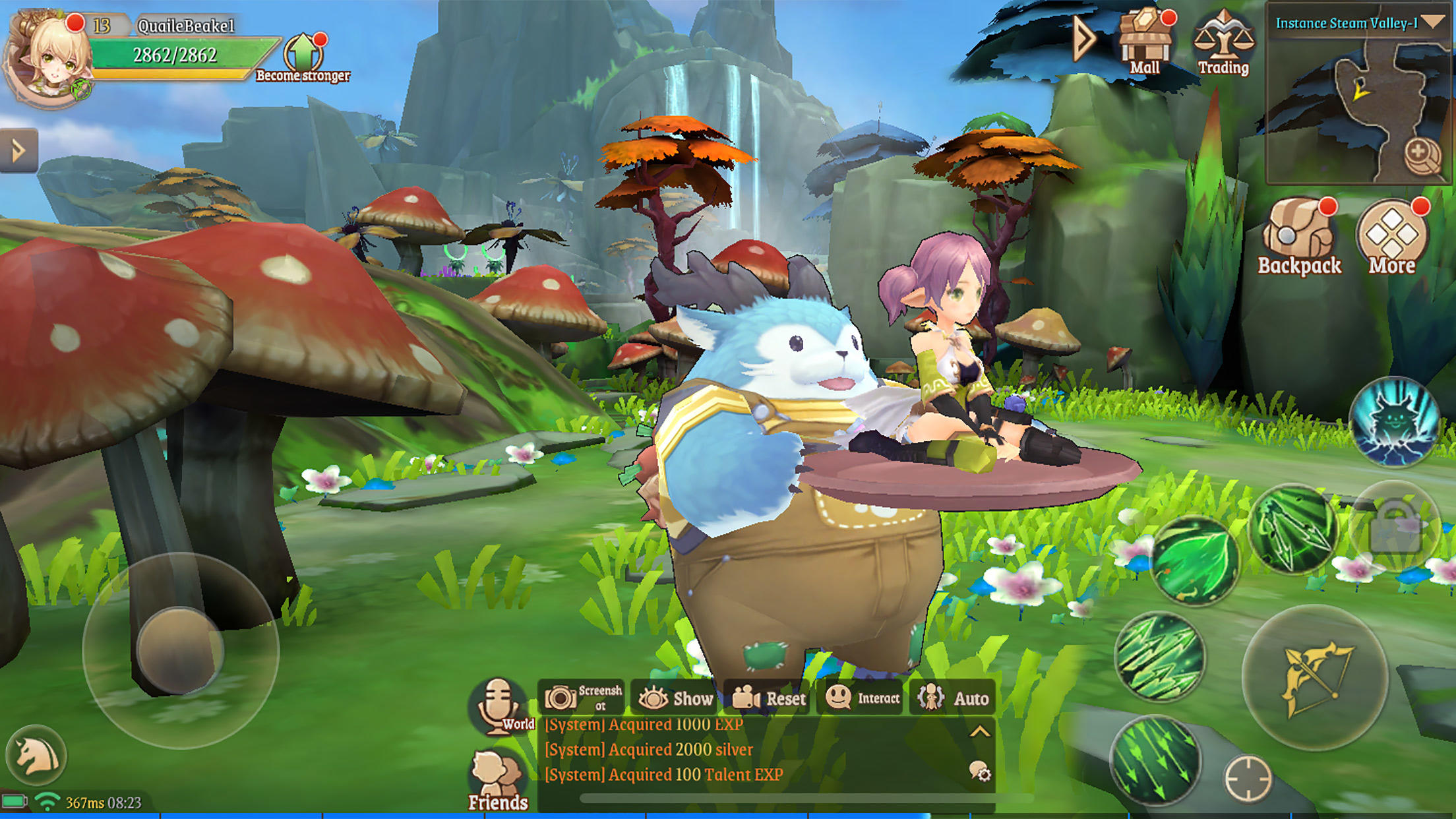Open the Mall shop

[x=1145, y=41]
